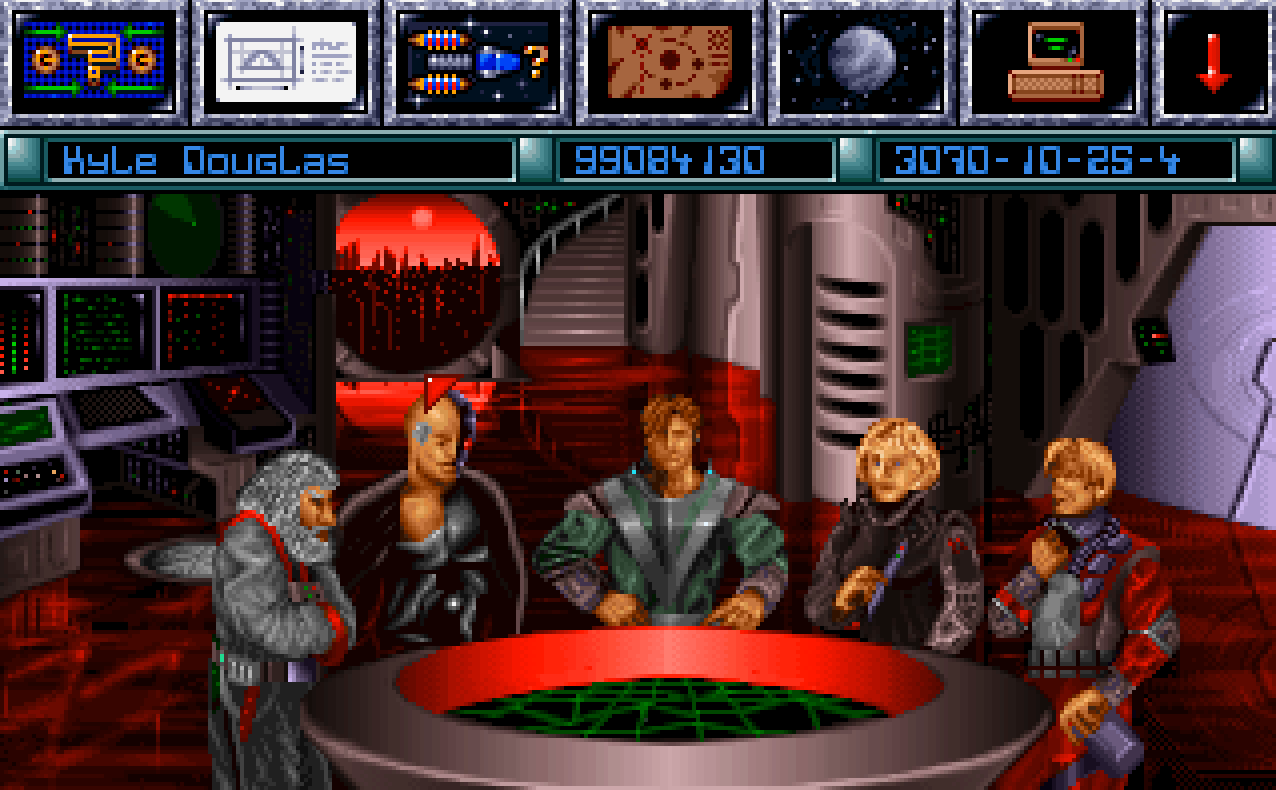Image resolution: width=1276 pixels, height=790 pixels.
Task: Open the star map chart
Action: tap(670, 60)
